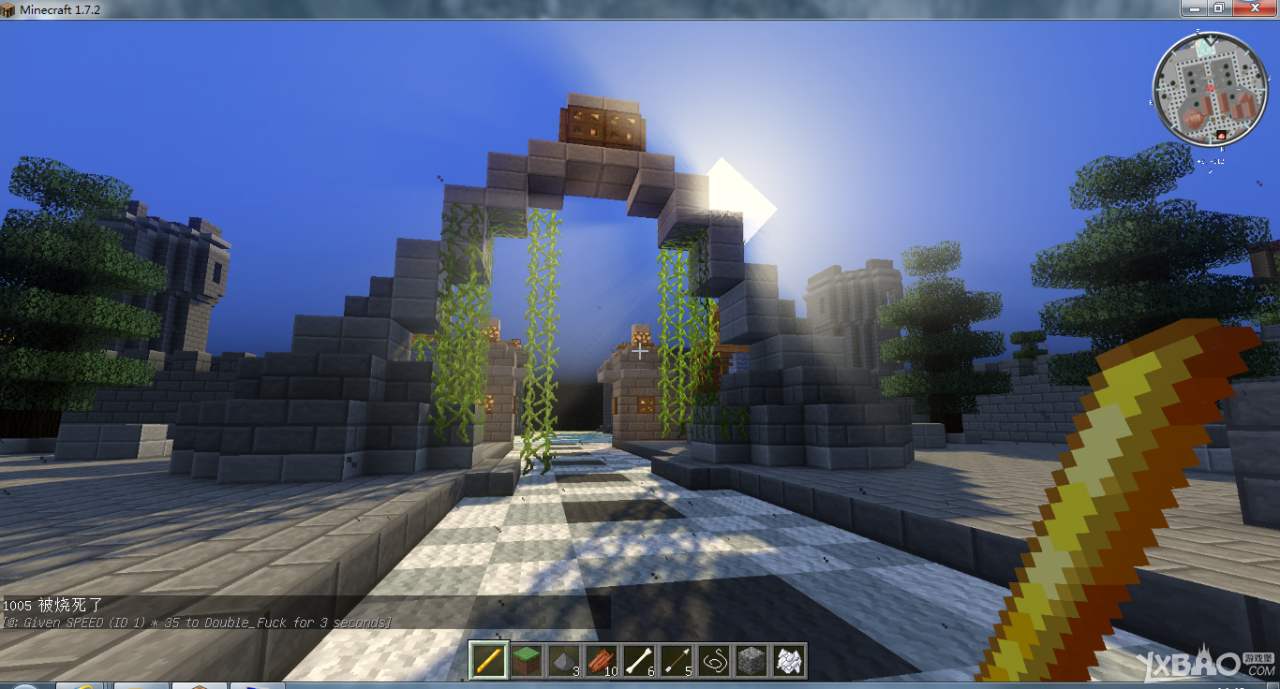Select the arrow stack in the hotbar
This screenshot has height=689, width=1280.
(676, 660)
